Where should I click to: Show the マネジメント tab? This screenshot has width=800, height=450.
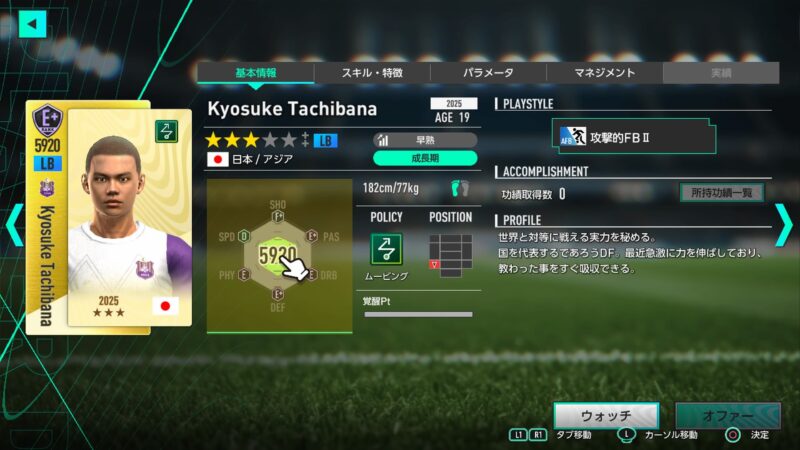[x=604, y=73]
